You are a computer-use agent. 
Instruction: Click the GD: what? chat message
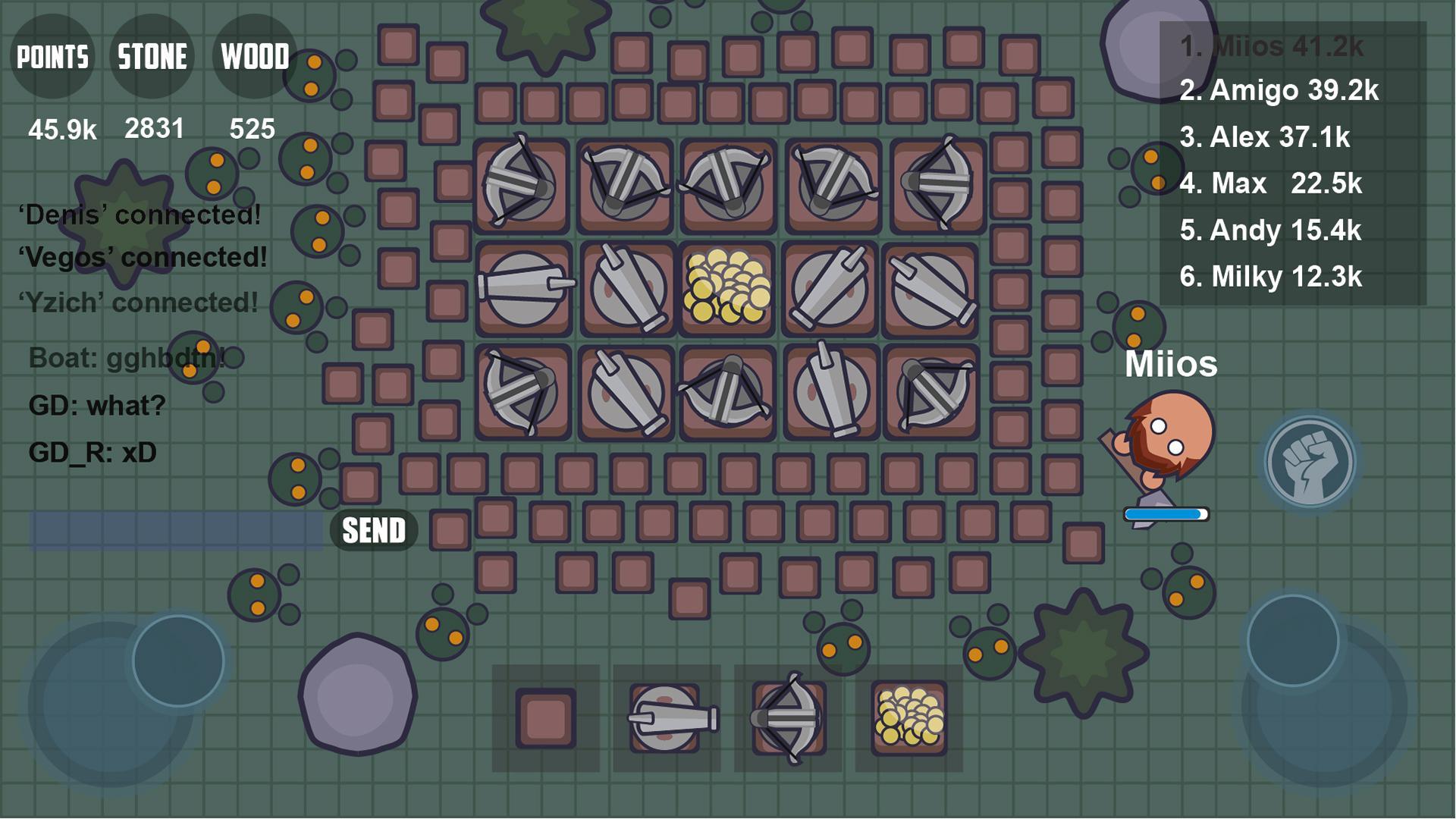(x=95, y=405)
